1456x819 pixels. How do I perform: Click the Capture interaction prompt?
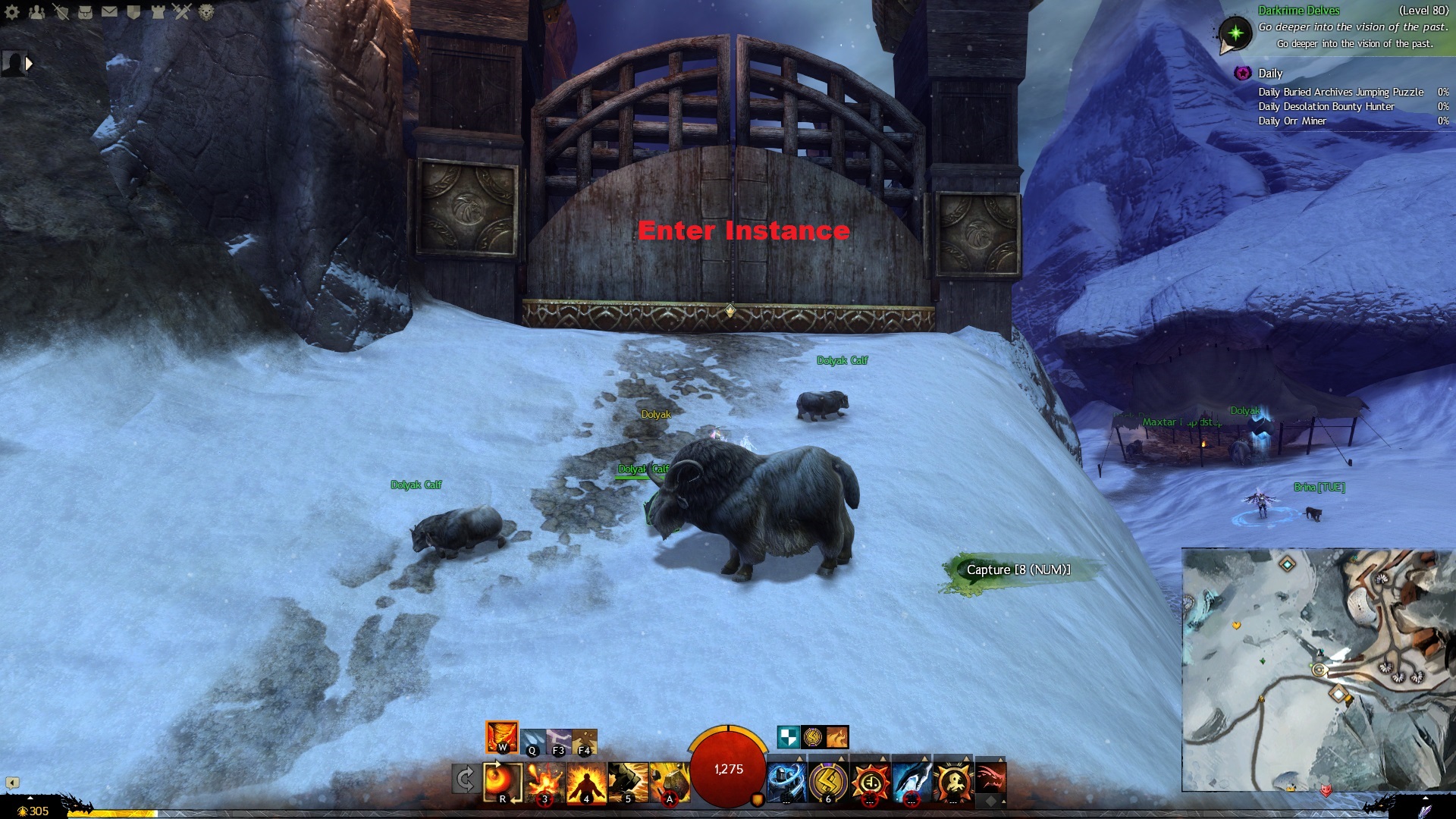(1018, 570)
